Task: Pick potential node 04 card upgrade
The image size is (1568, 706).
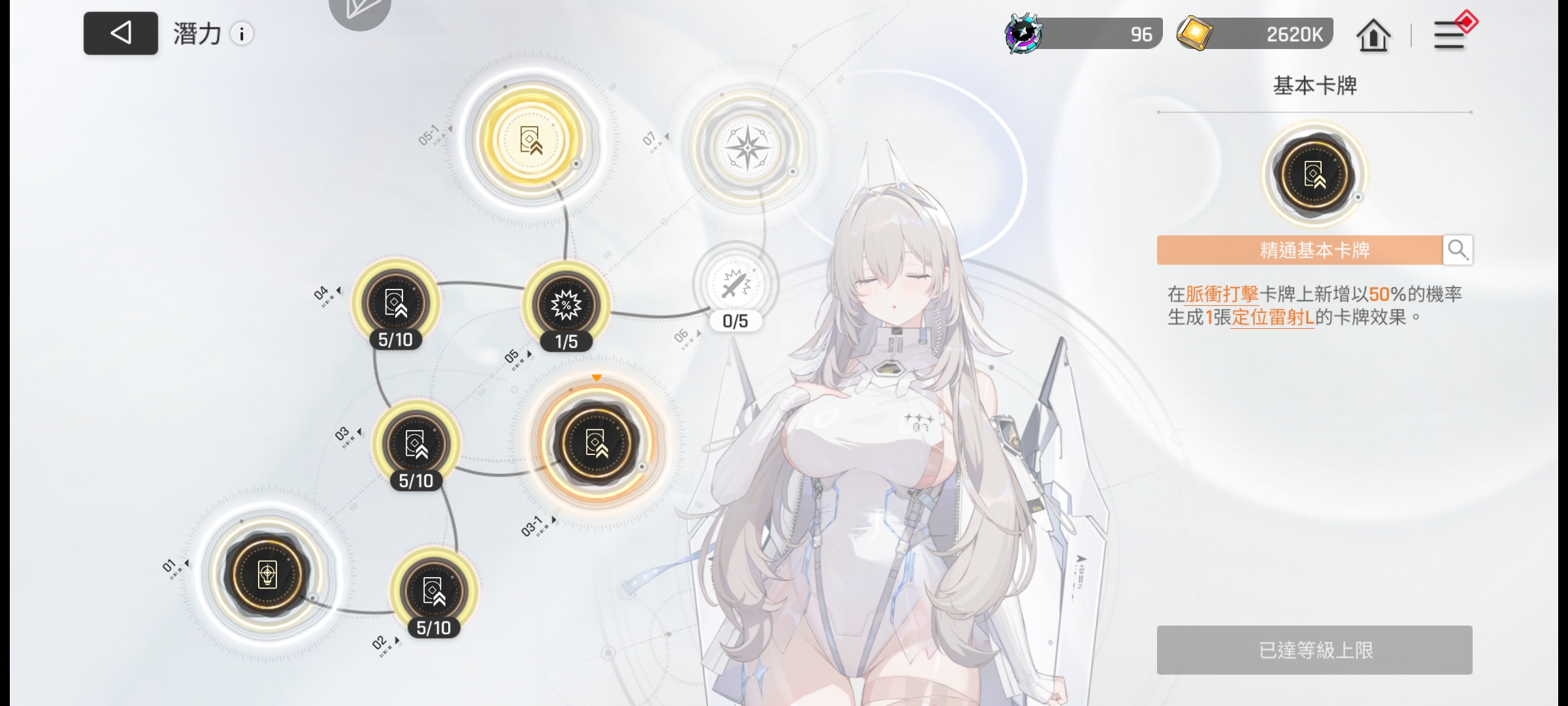Action: 396,303
